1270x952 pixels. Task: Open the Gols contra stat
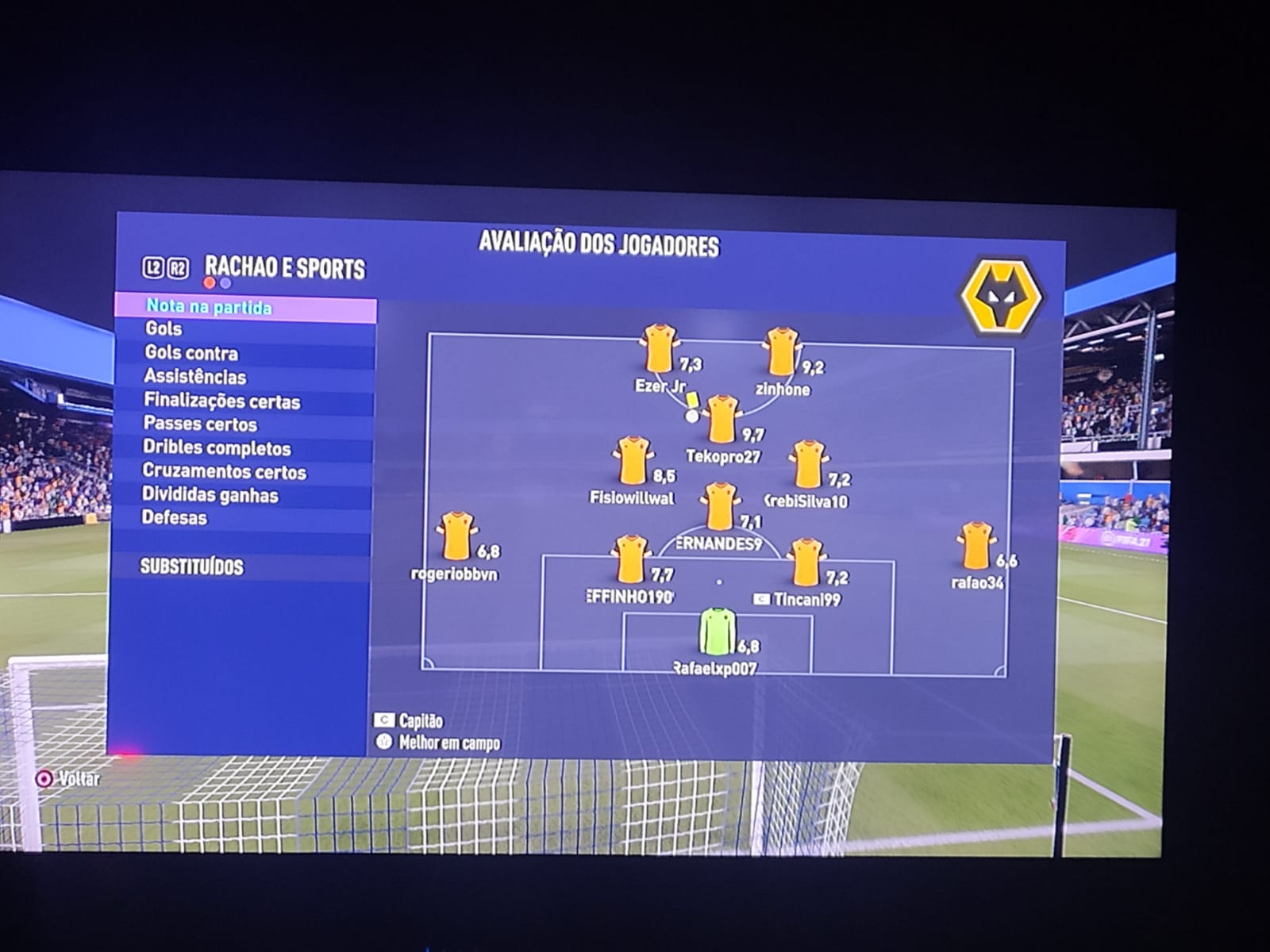190,353
